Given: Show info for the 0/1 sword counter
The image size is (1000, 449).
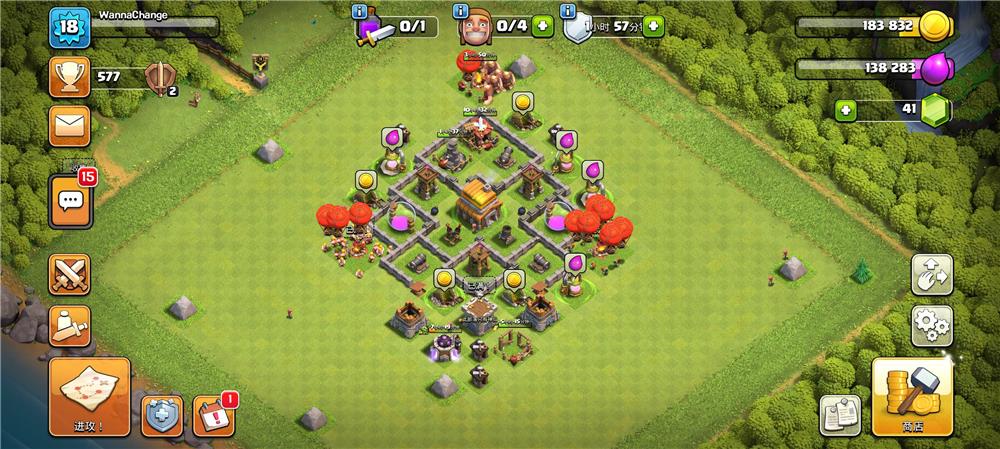Looking at the screenshot, I should [x=360, y=11].
